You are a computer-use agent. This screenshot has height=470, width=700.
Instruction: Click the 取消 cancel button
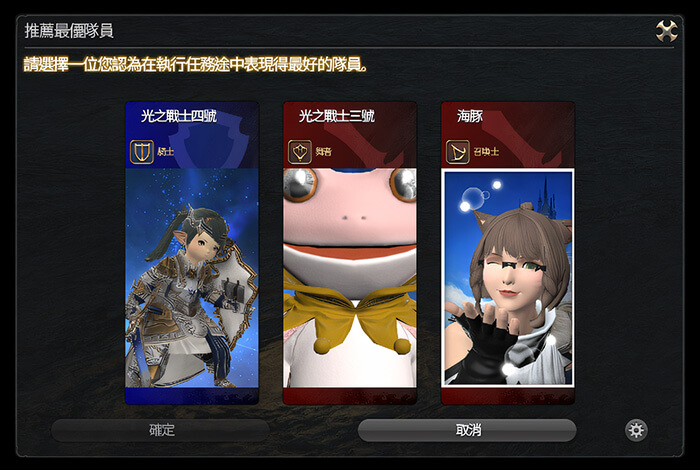pyautogui.click(x=467, y=430)
